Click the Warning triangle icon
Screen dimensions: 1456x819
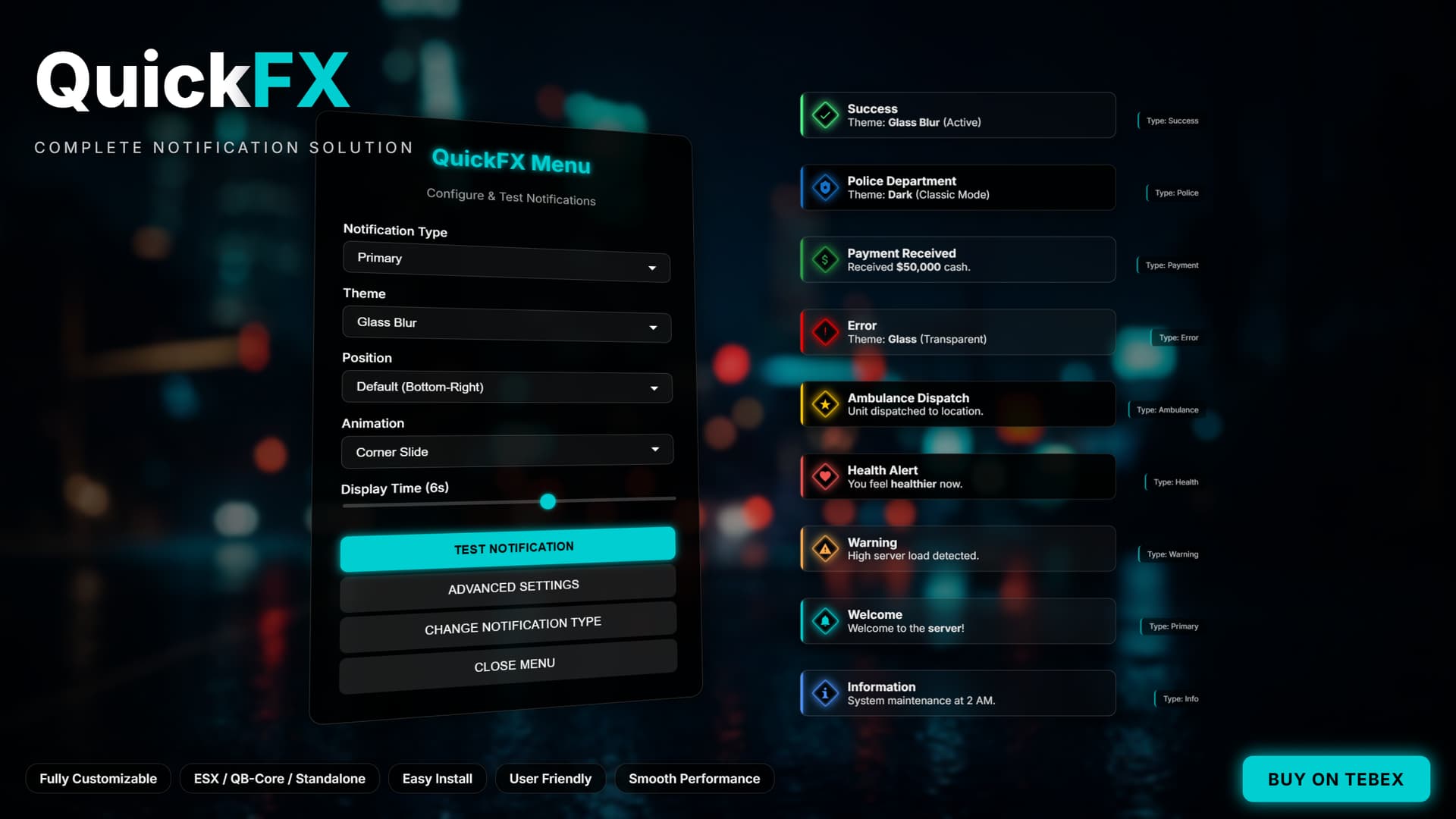tap(824, 548)
